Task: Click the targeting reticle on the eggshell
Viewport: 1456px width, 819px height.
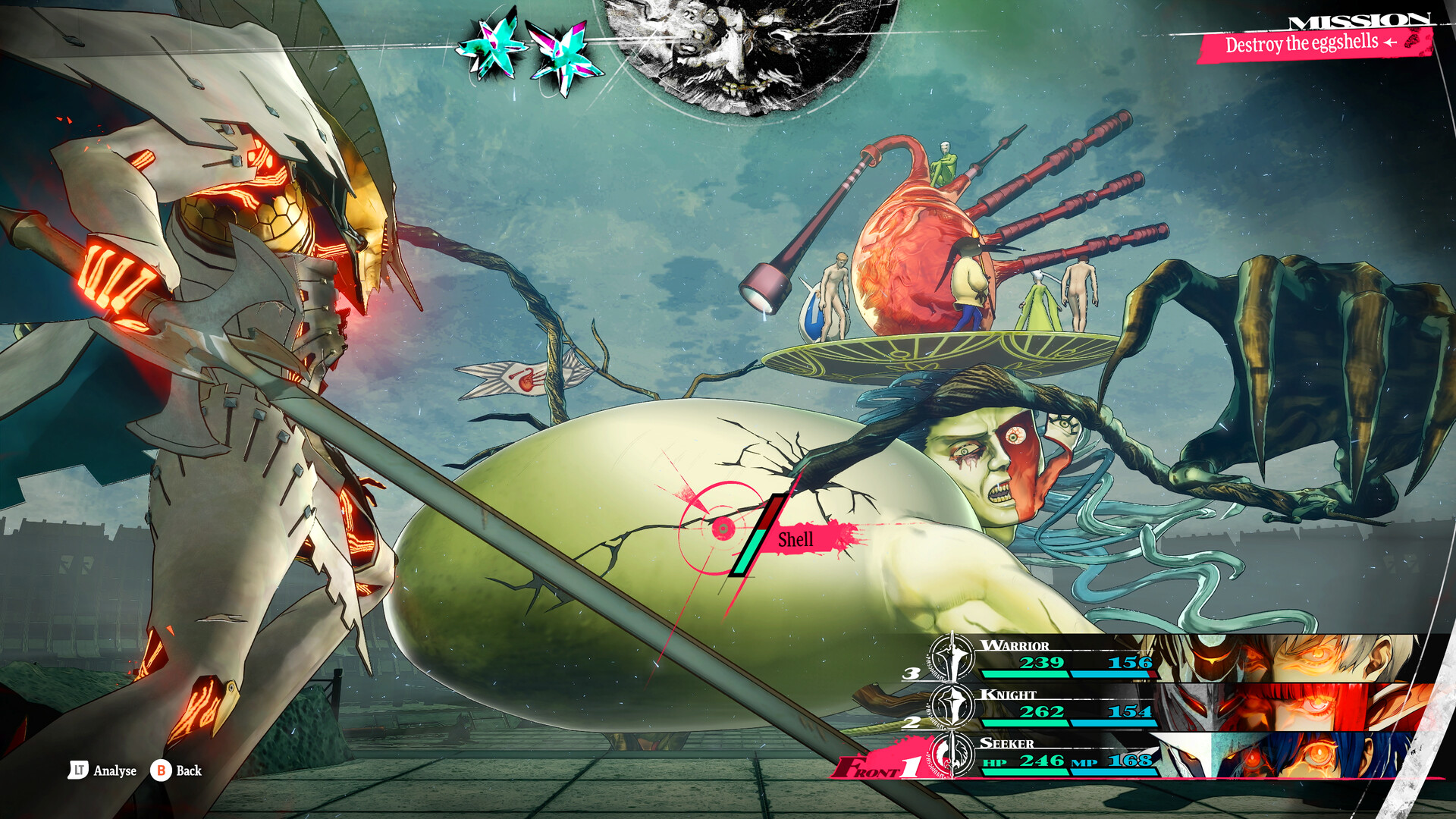Action: pyautogui.click(x=722, y=529)
